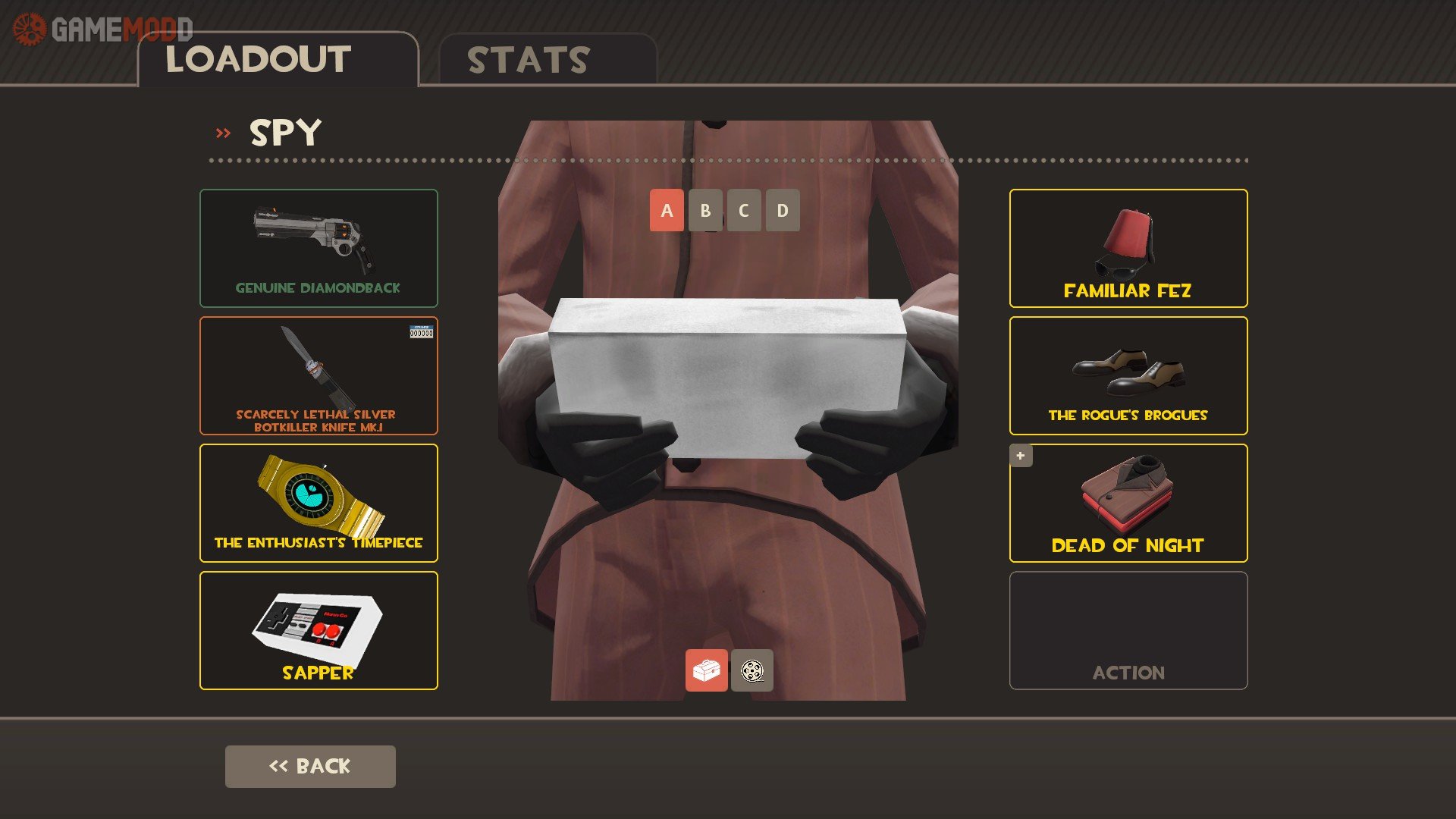Open the Enthusiast's Timepiece slot

318,503
